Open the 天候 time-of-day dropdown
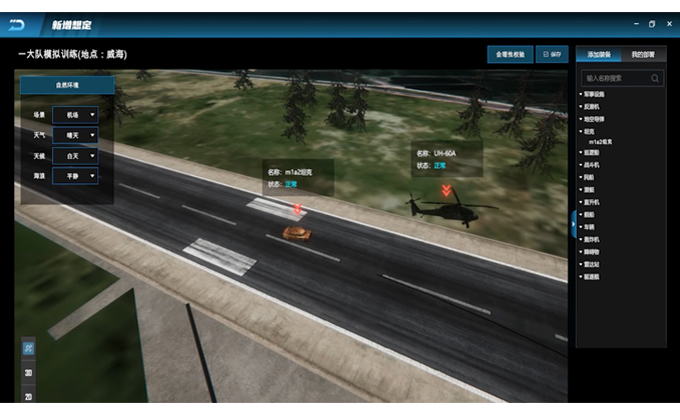680x420 pixels. click(x=75, y=156)
